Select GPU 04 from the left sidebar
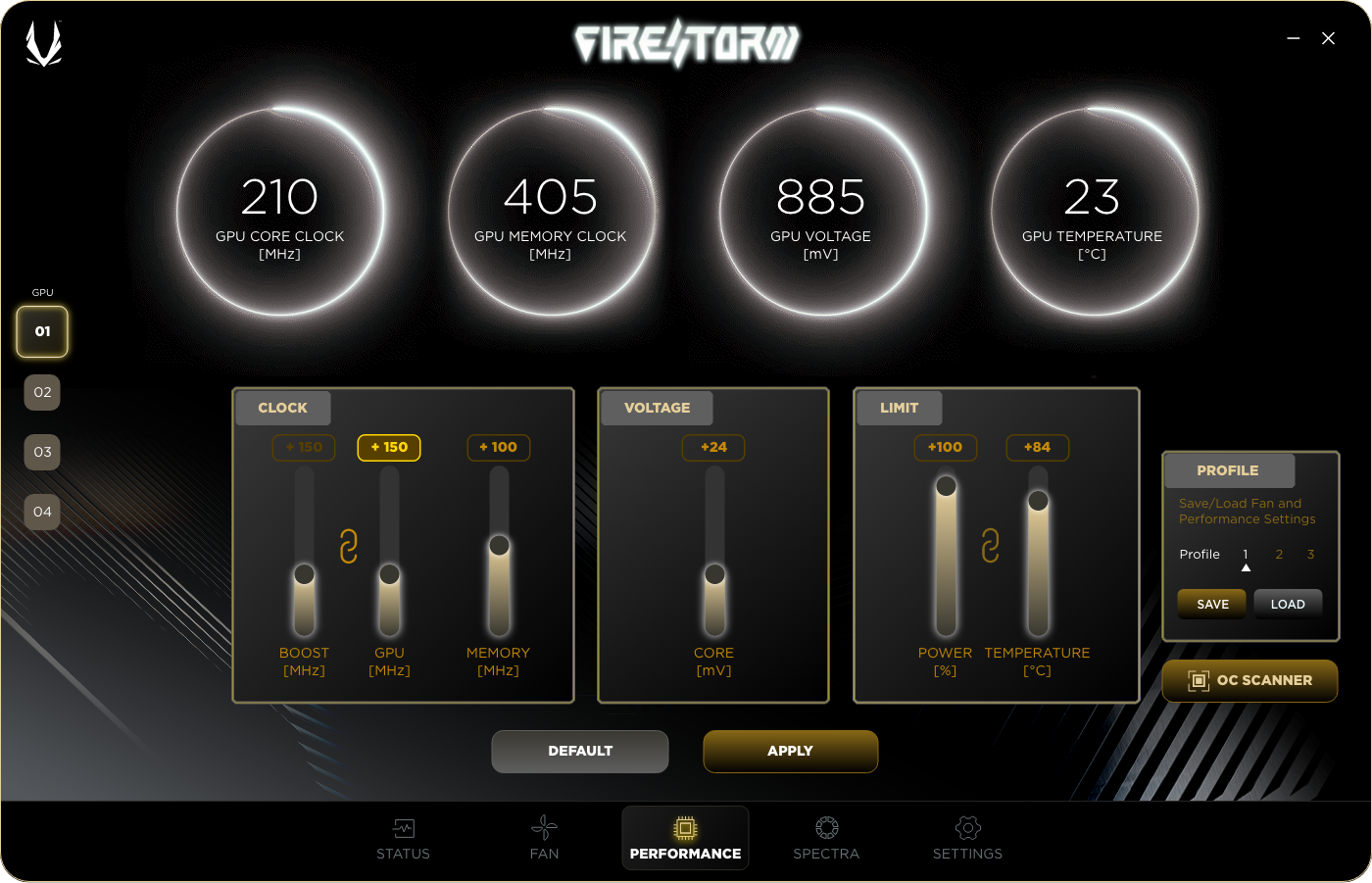 pos(41,512)
